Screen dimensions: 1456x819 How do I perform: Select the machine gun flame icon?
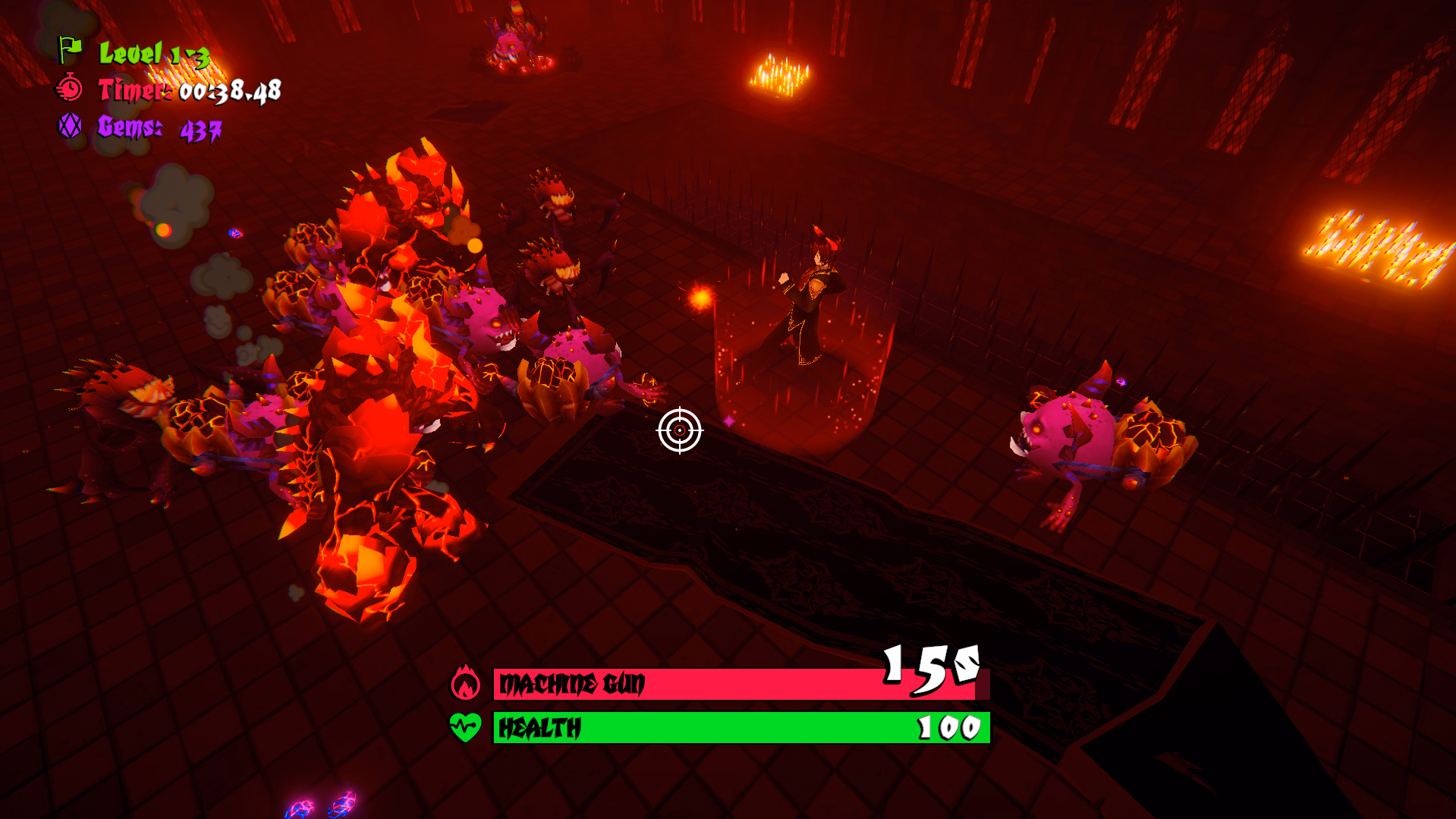465,682
